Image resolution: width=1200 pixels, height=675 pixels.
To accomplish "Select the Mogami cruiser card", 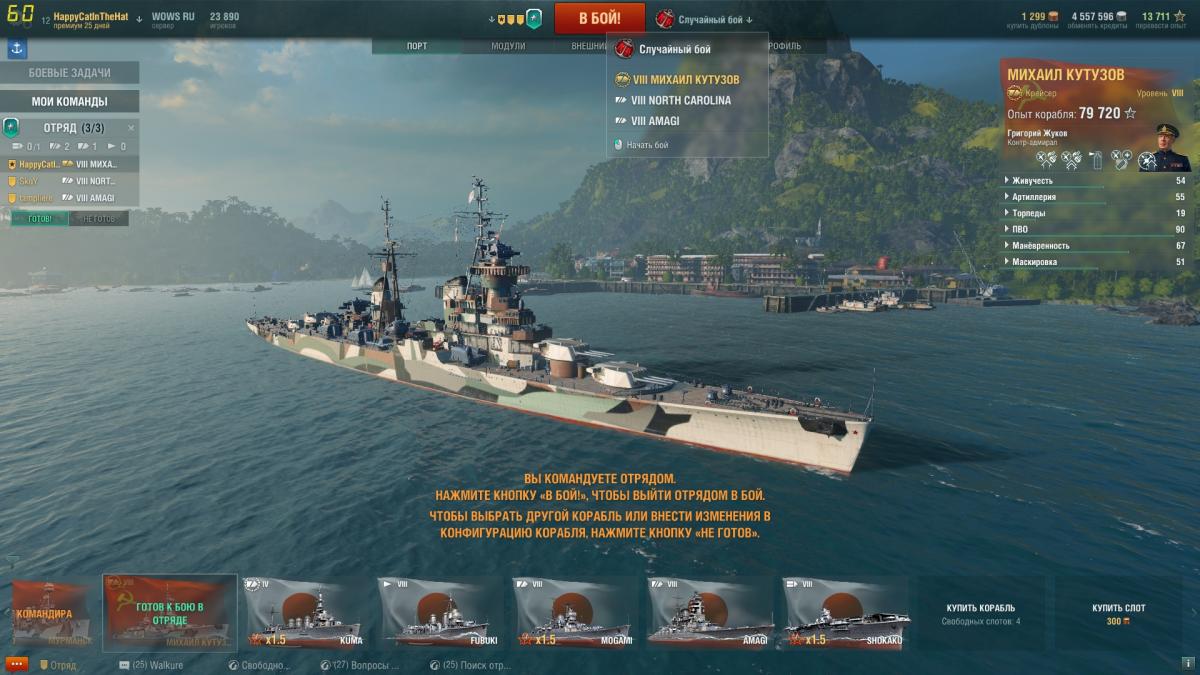I will pos(574,613).
